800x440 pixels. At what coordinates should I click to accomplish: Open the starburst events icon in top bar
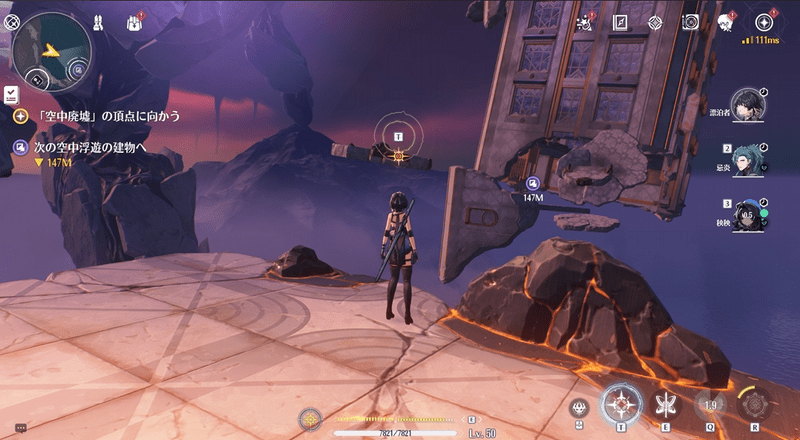(588, 21)
